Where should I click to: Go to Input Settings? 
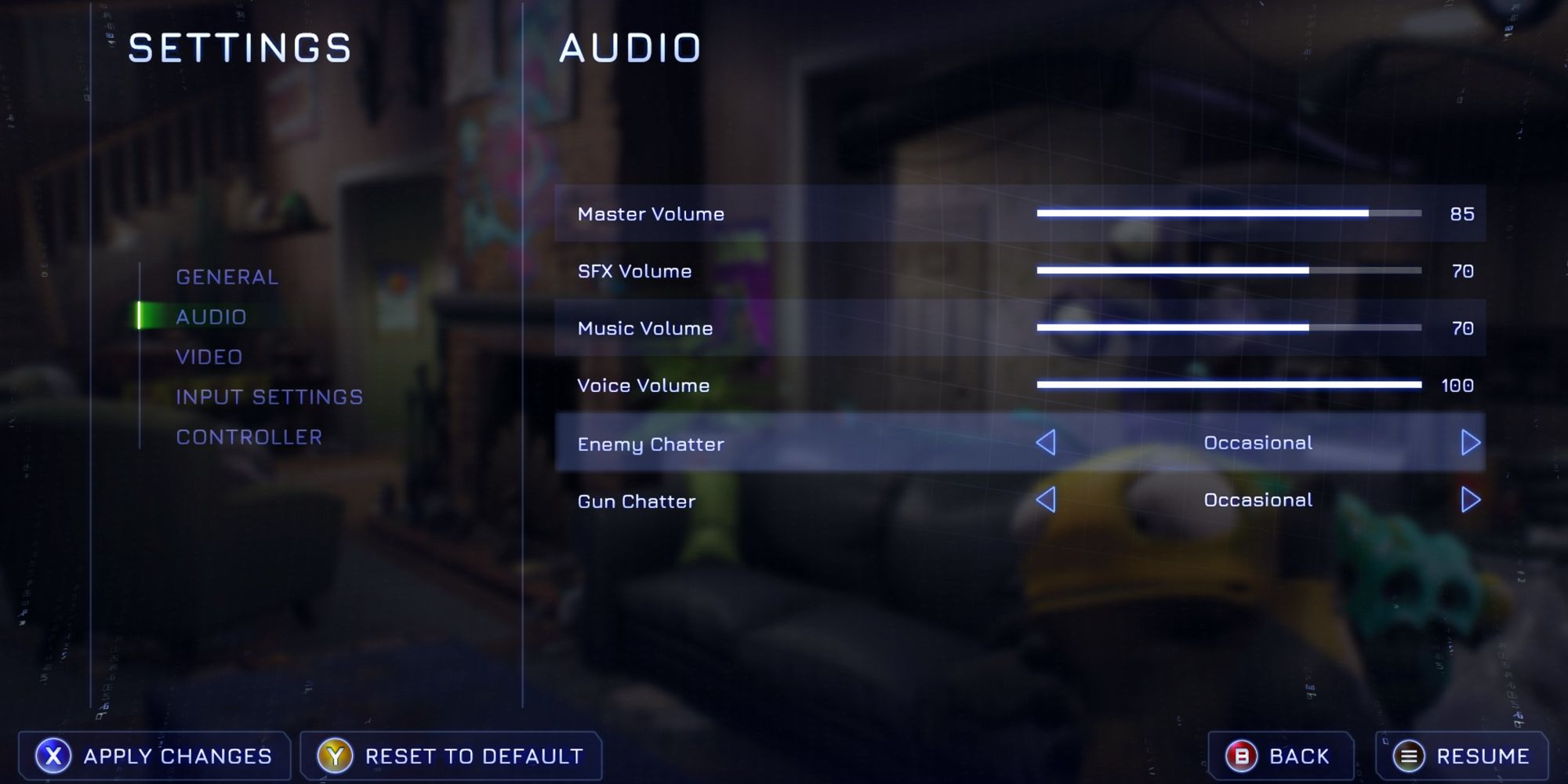(269, 397)
